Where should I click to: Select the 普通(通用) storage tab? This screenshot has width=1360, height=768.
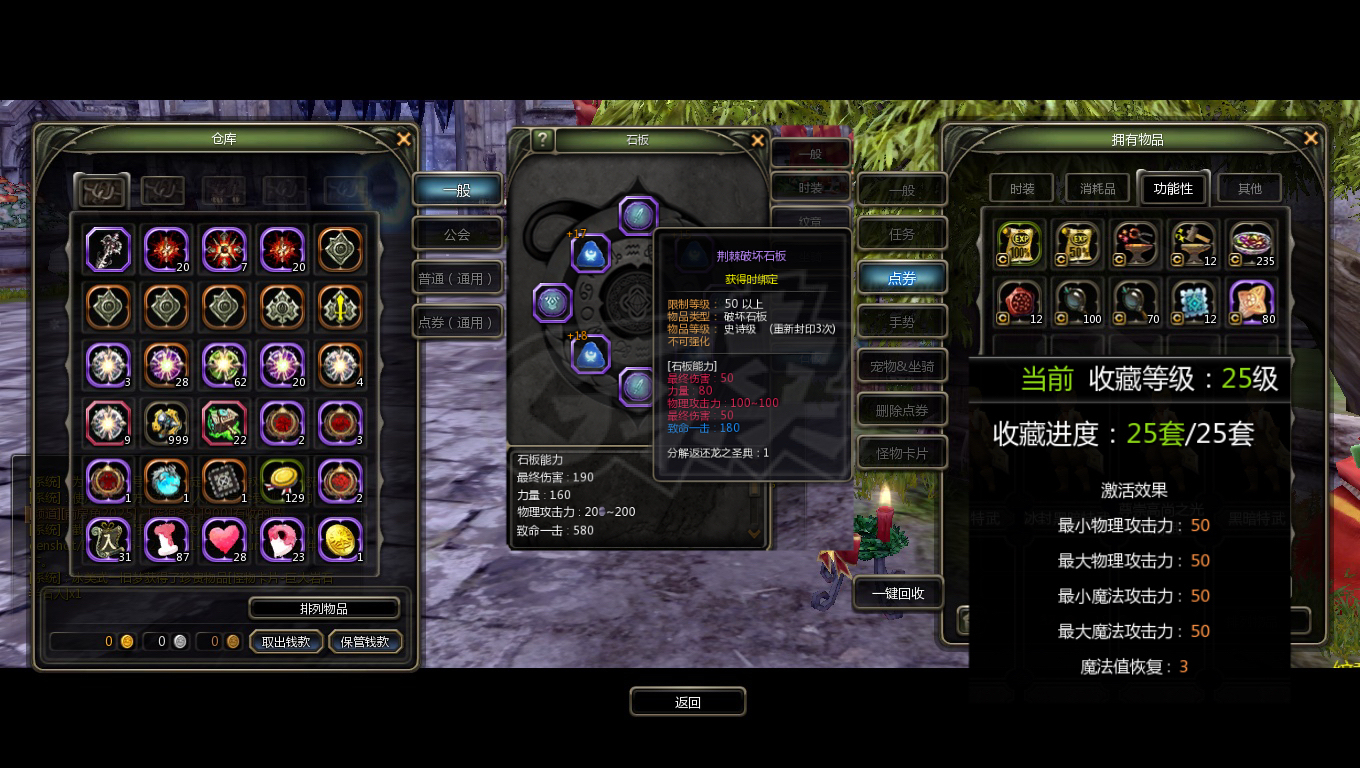click(x=457, y=278)
